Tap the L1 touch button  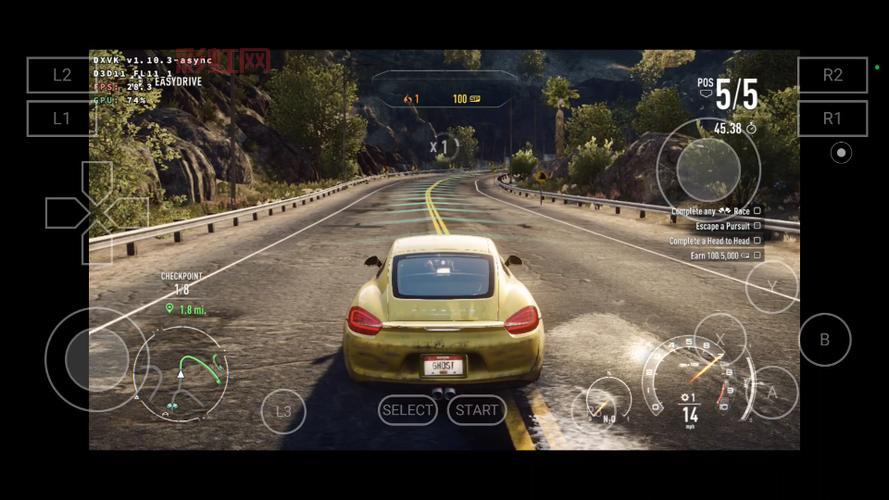tap(62, 118)
